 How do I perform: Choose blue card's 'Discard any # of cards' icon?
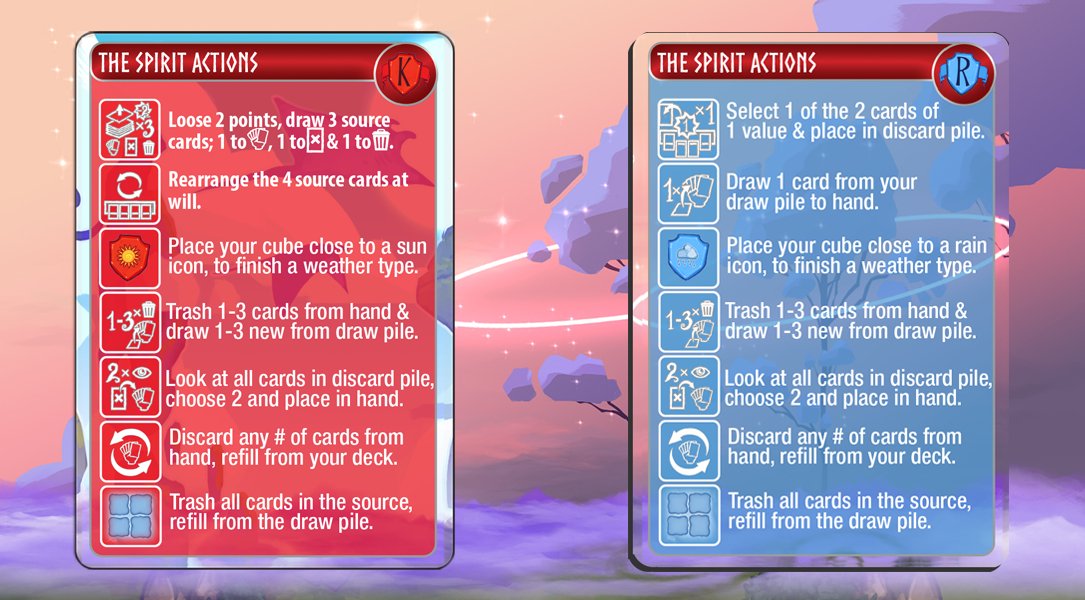[x=689, y=449]
